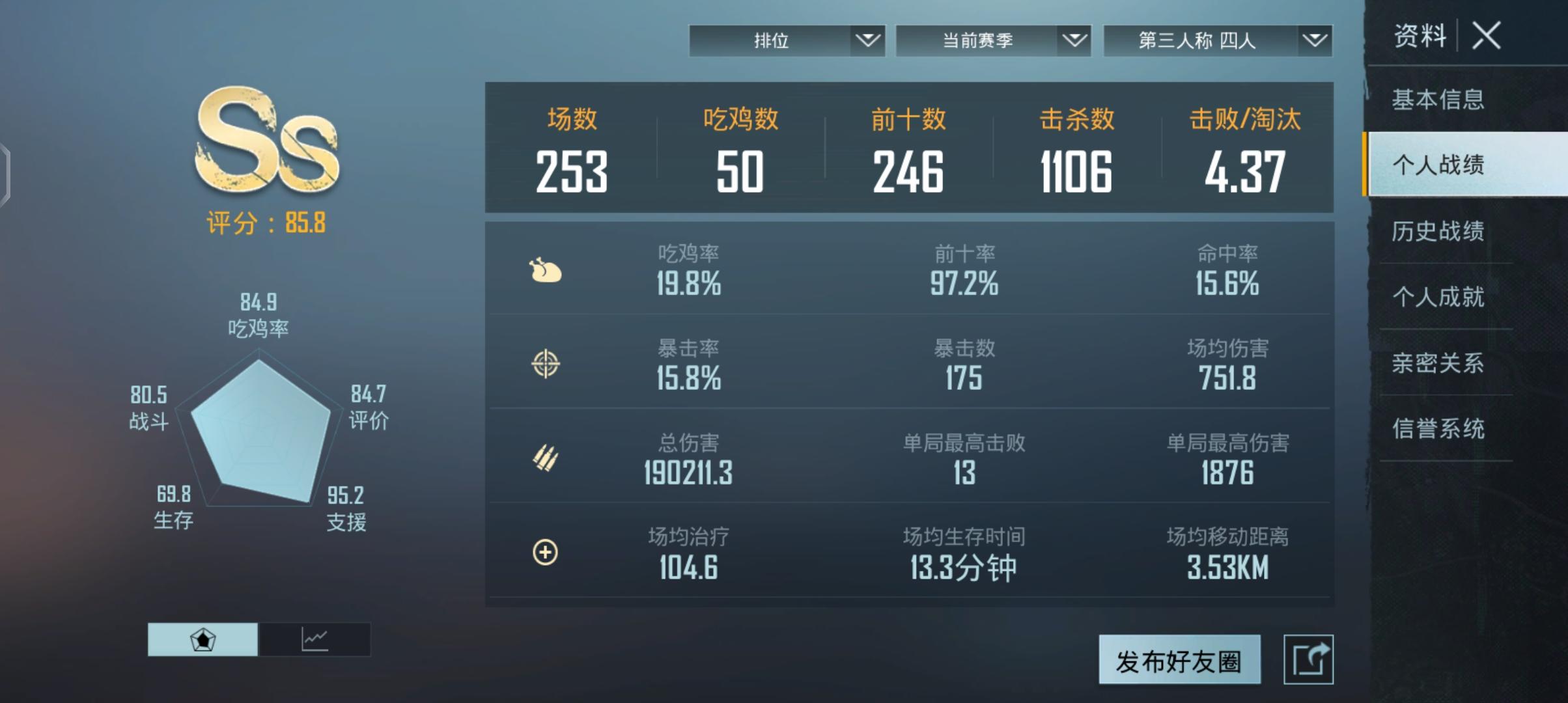Expand the 当前赛季 season dropdown
Screen dimensions: 1568x703
click(x=992, y=41)
